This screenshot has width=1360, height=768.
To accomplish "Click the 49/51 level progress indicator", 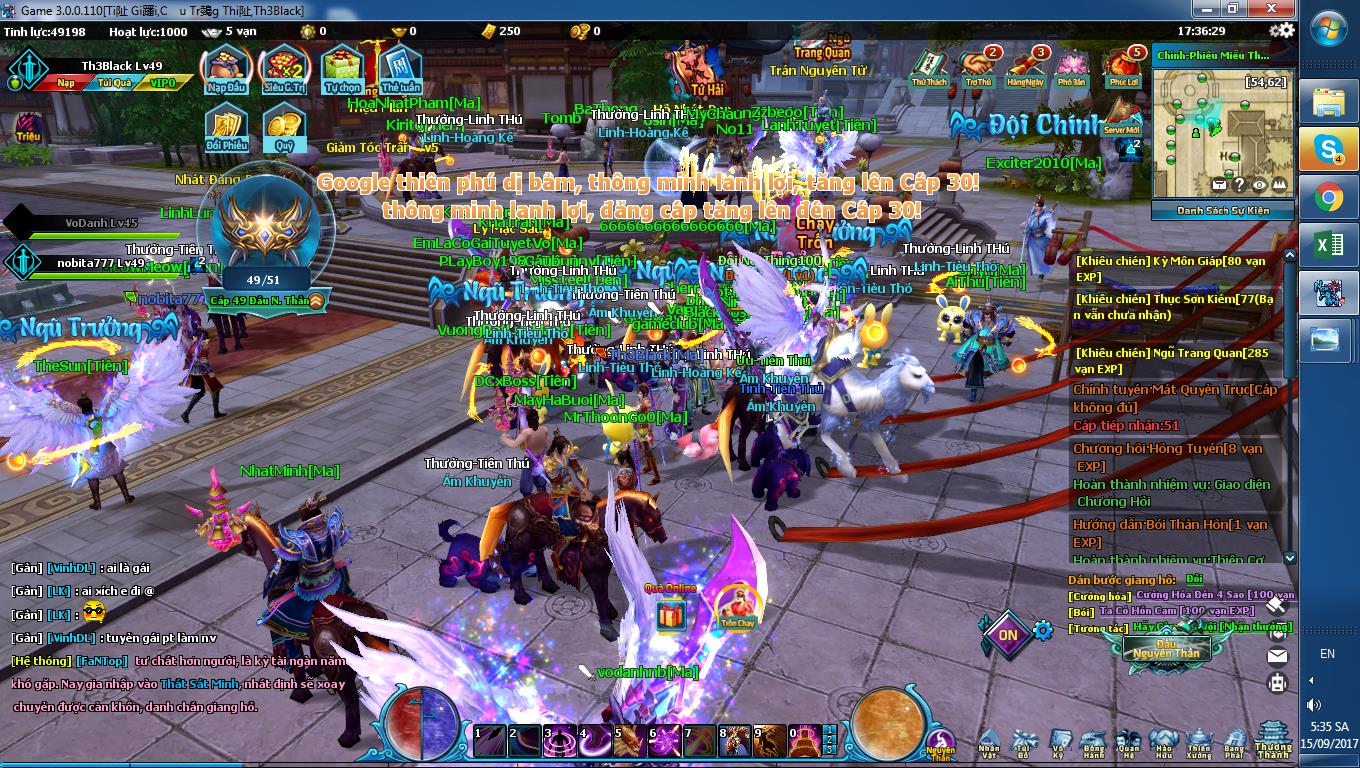I will pyautogui.click(x=263, y=280).
